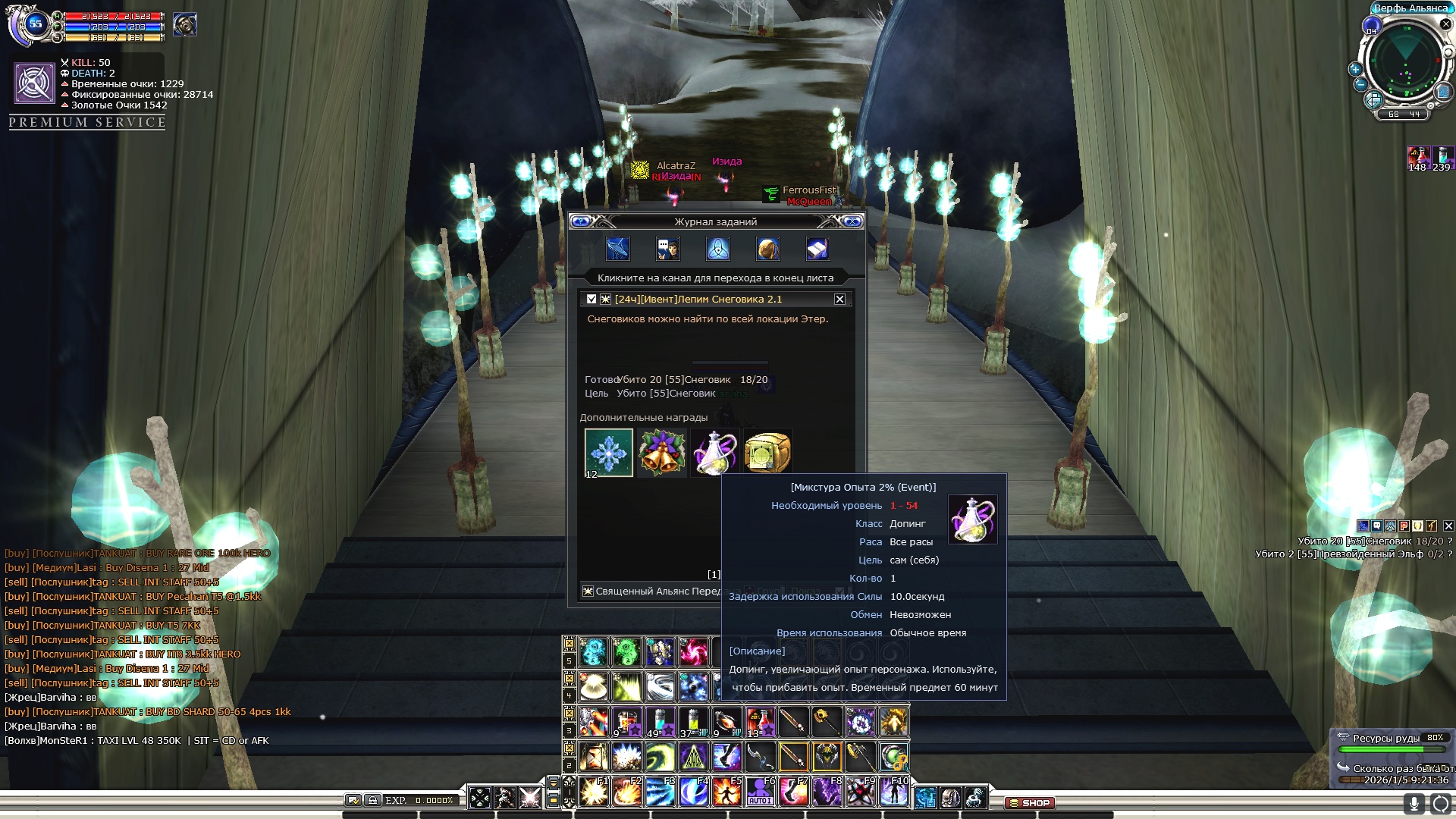The height and width of the screenshot is (819, 1456).
Task: Abandon the snowman quest with its X button
Action: (x=839, y=300)
